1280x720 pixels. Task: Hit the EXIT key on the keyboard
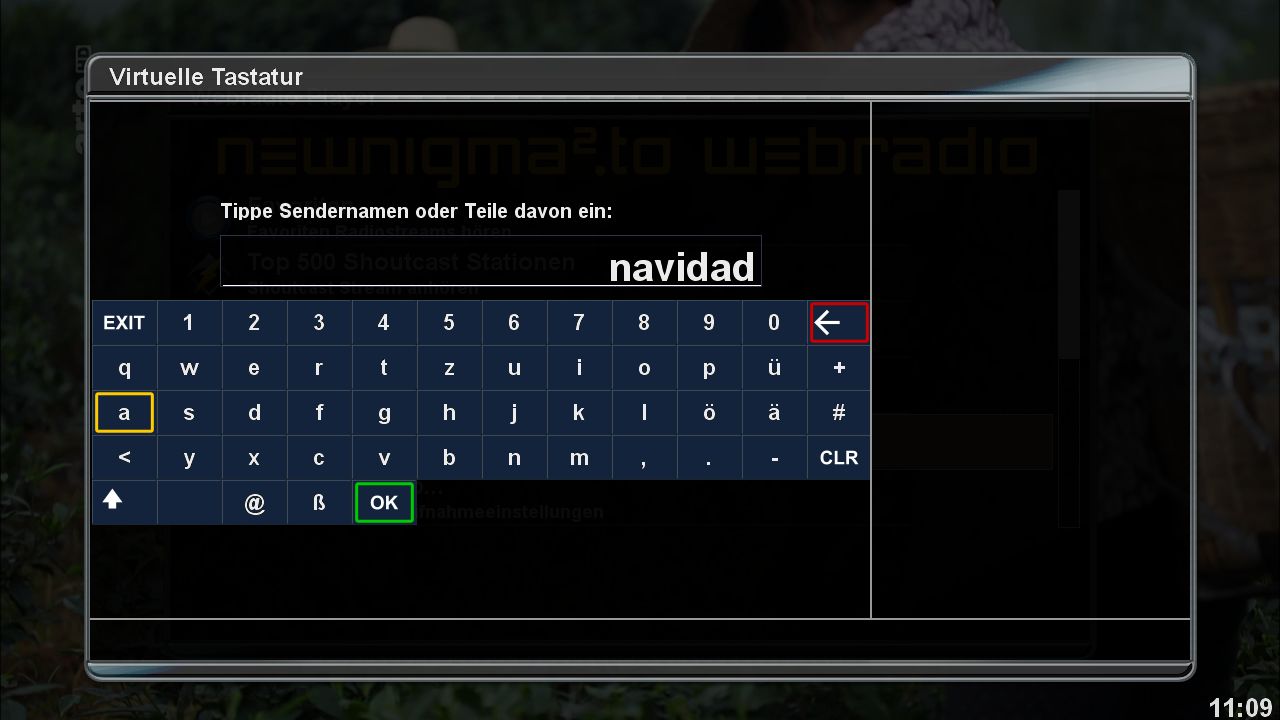(x=124, y=322)
